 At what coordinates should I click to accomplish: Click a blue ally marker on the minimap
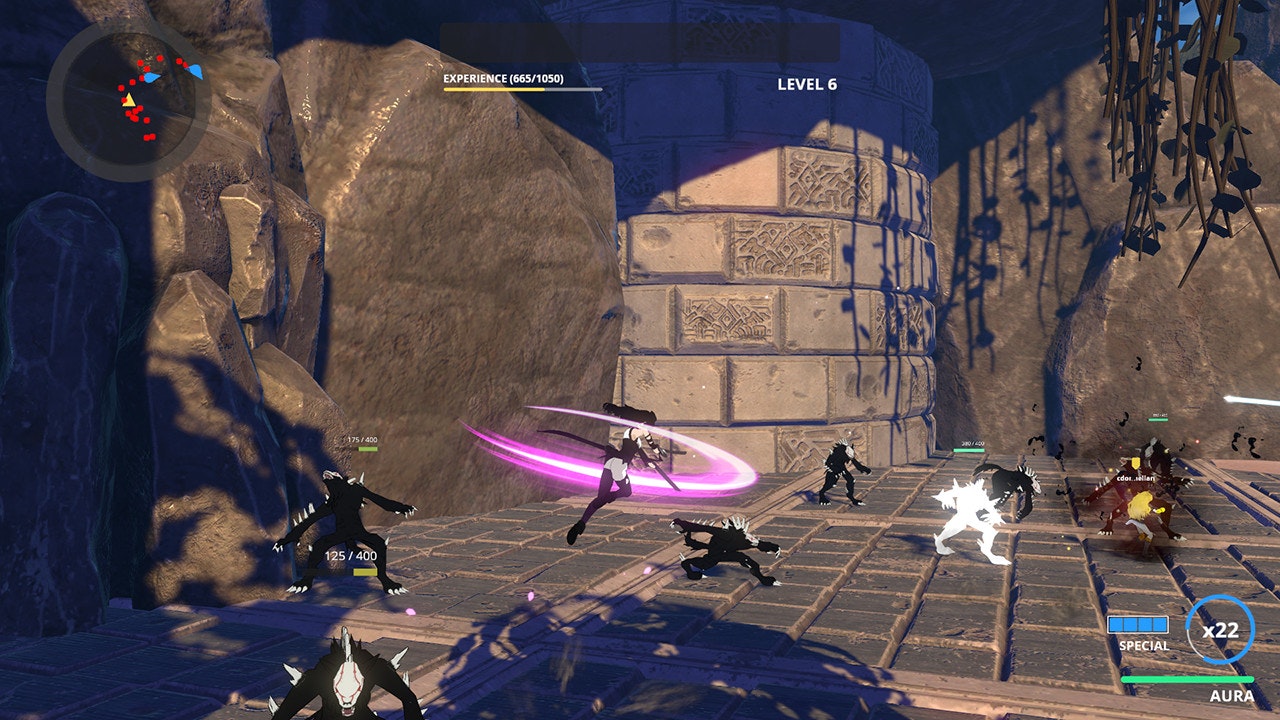click(152, 78)
